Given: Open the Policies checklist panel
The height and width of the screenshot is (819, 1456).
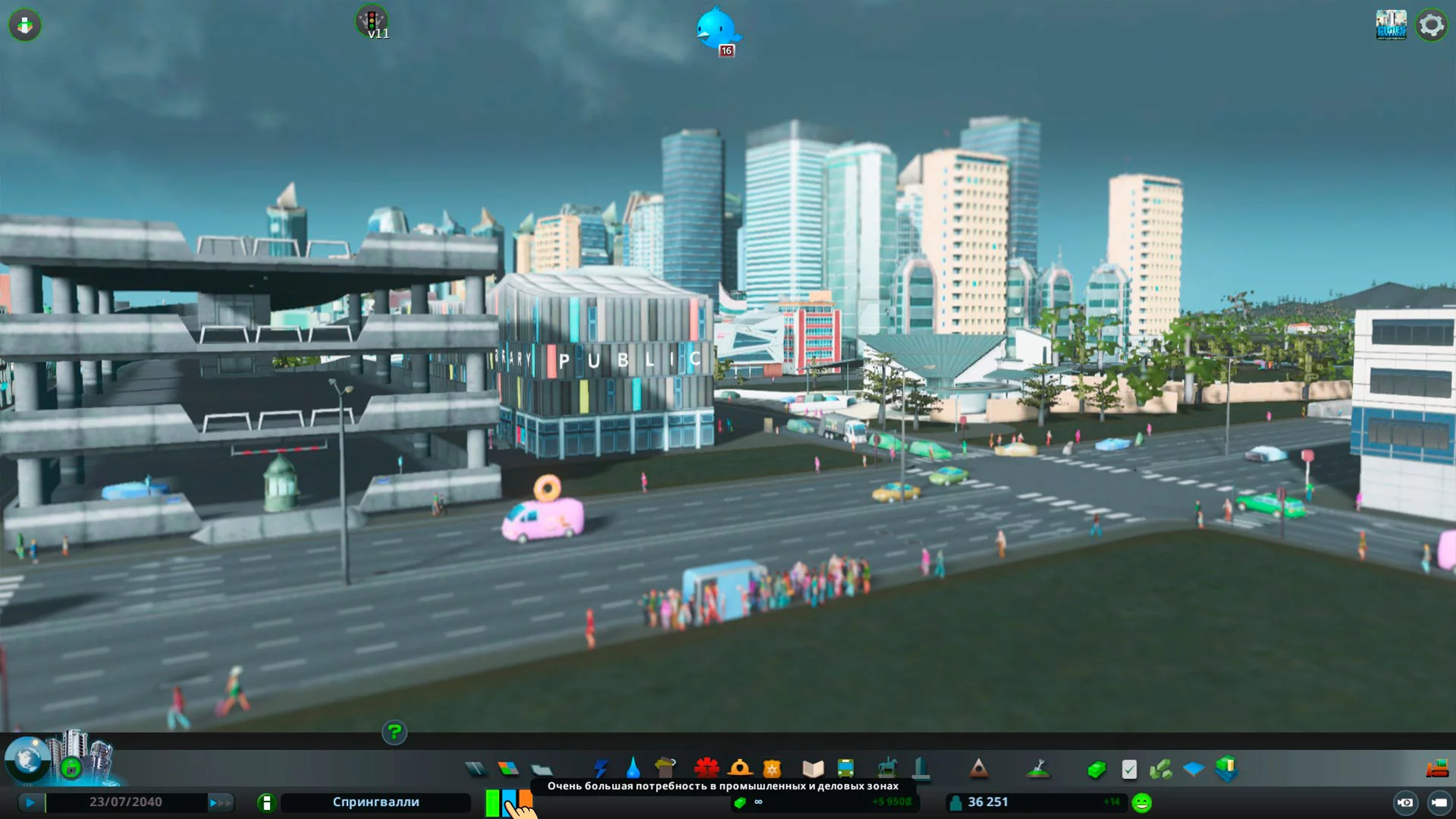Looking at the screenshot, I should 1129,770.
